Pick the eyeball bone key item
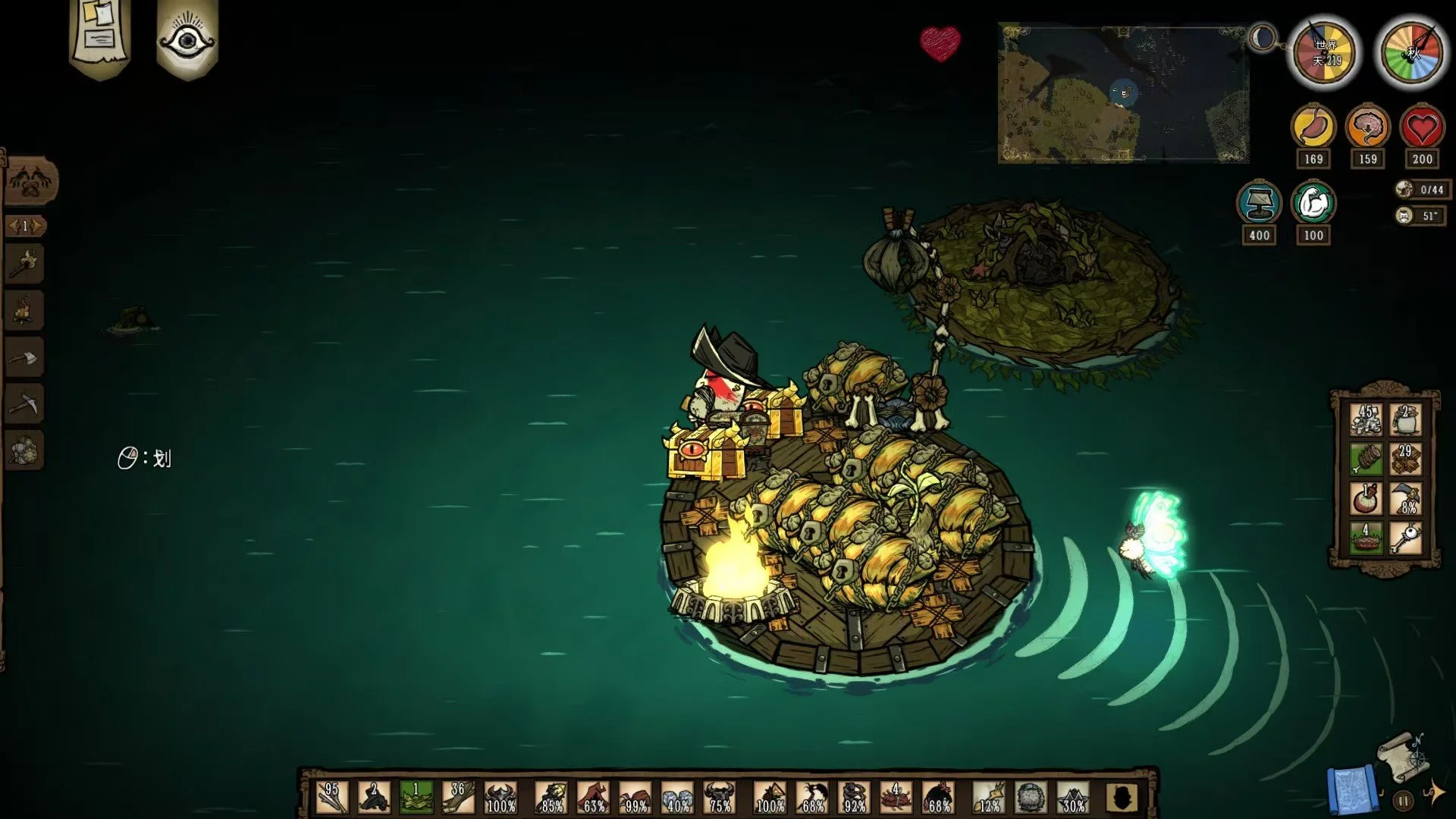 [x=1405, y=538]
